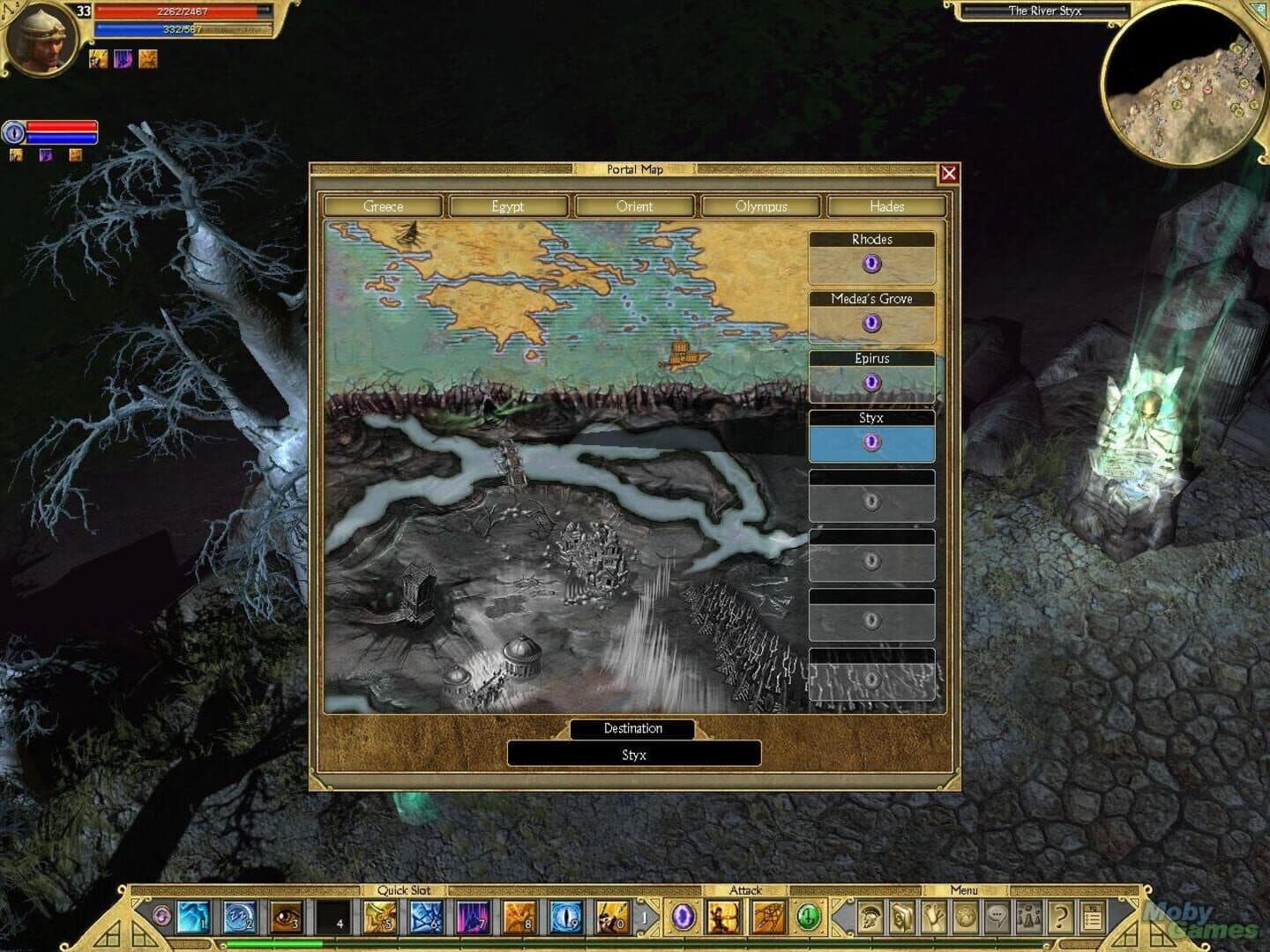Image resolution: width=1270 pixels, height=952 pixels.
Task: Select the Epirus portal destination
Action: coord(871,381)
